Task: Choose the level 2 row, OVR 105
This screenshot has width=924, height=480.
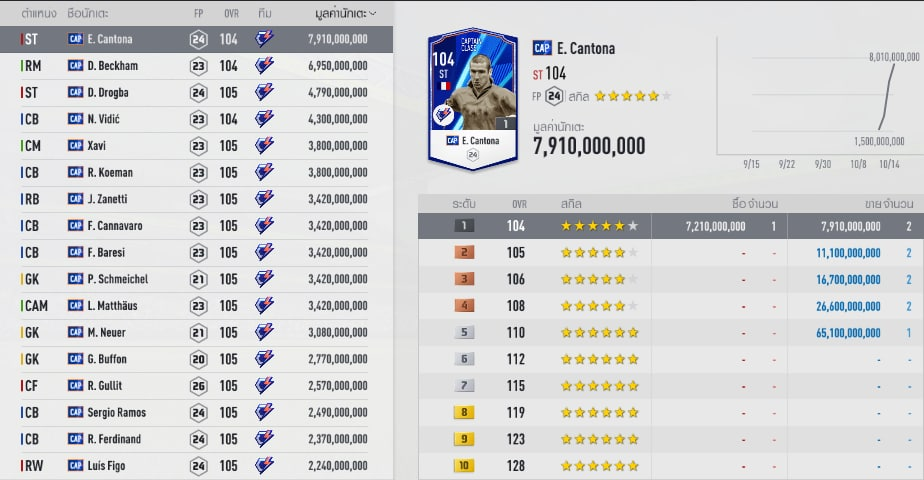Action: (x=670, y=253)
